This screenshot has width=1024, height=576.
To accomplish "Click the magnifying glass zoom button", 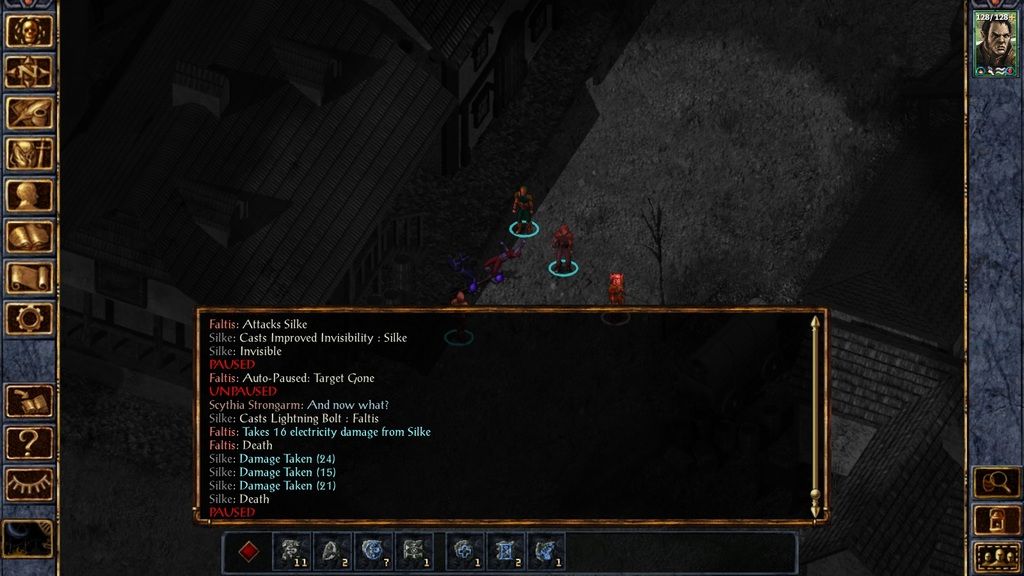I will point(996,482).
